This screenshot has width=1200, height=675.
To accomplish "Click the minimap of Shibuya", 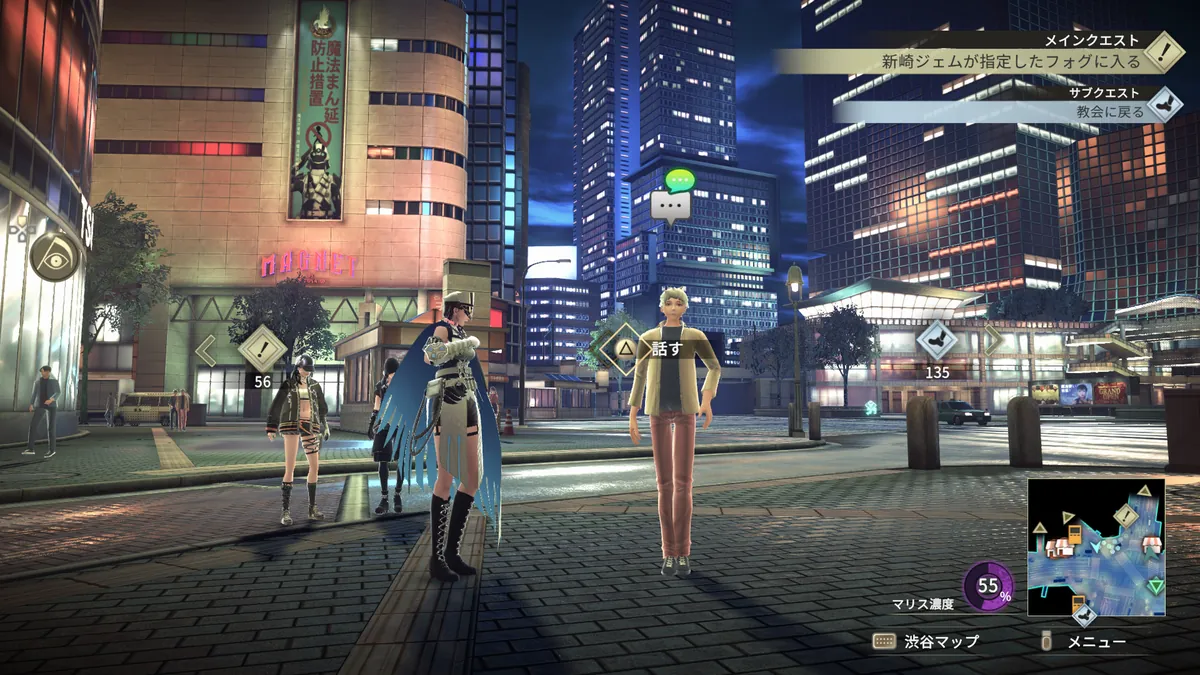I will pyautogui.click(x=1097, y=548).
